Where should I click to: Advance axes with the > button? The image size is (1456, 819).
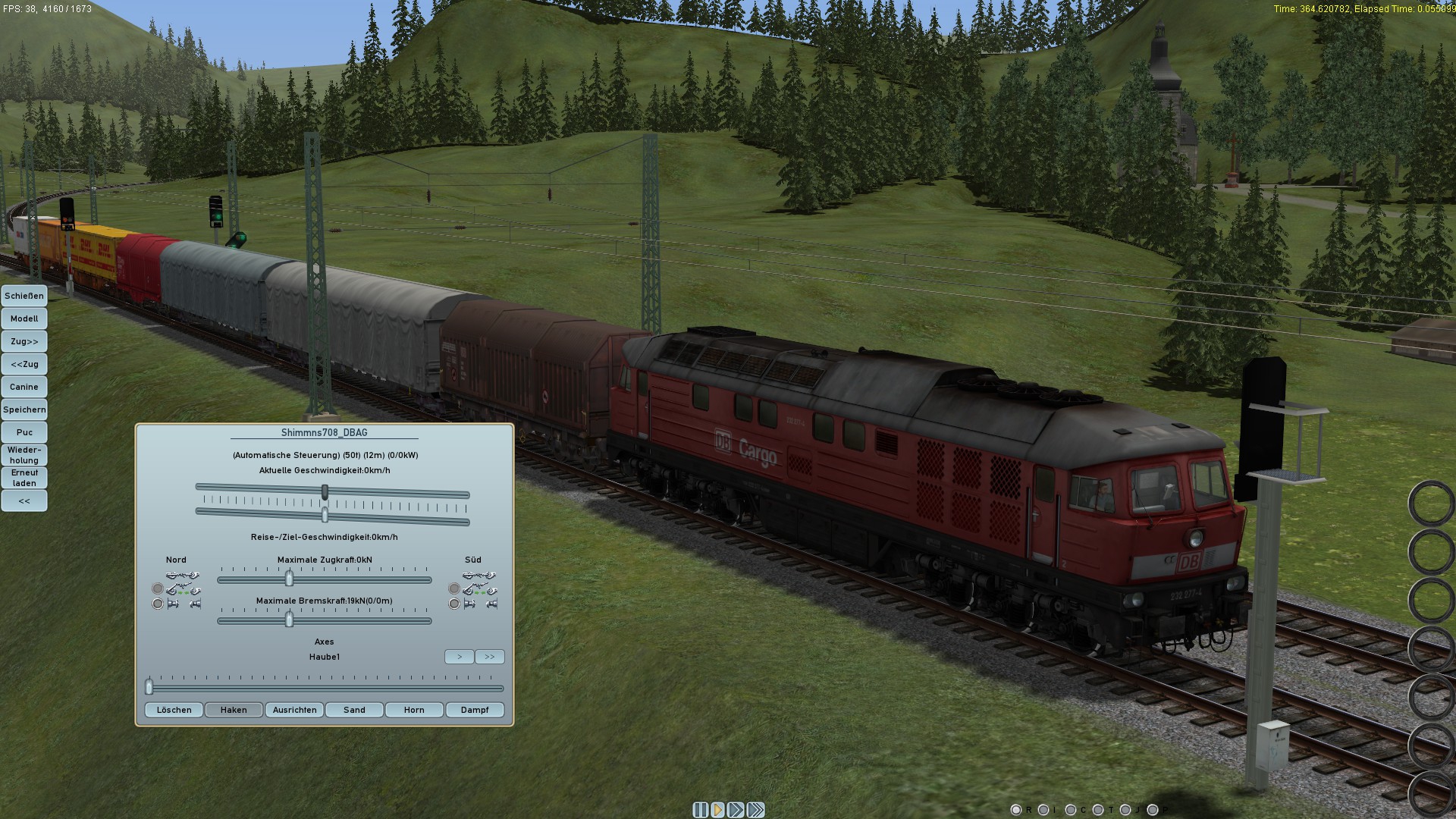(459, 657)
